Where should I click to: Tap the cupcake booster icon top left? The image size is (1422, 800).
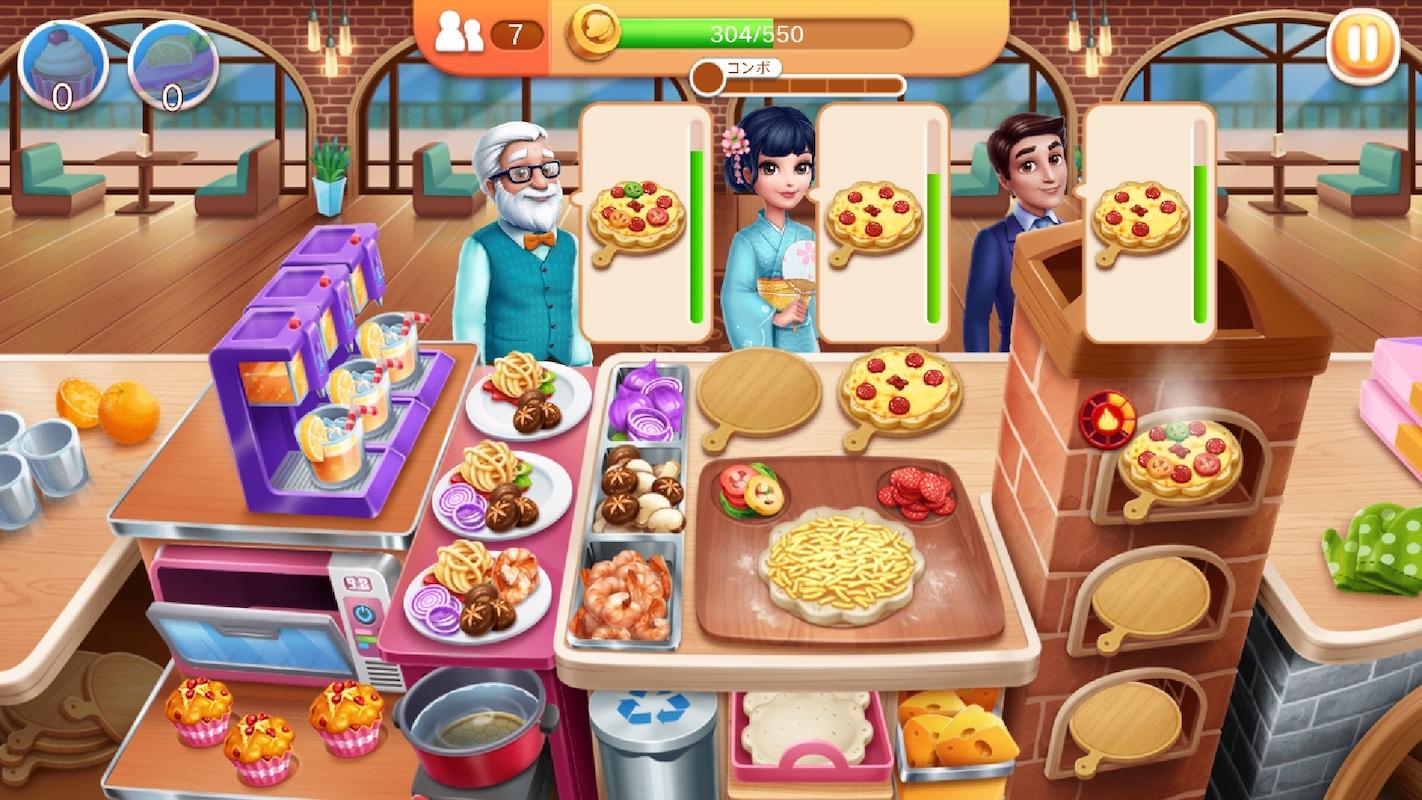coord(62,65)
